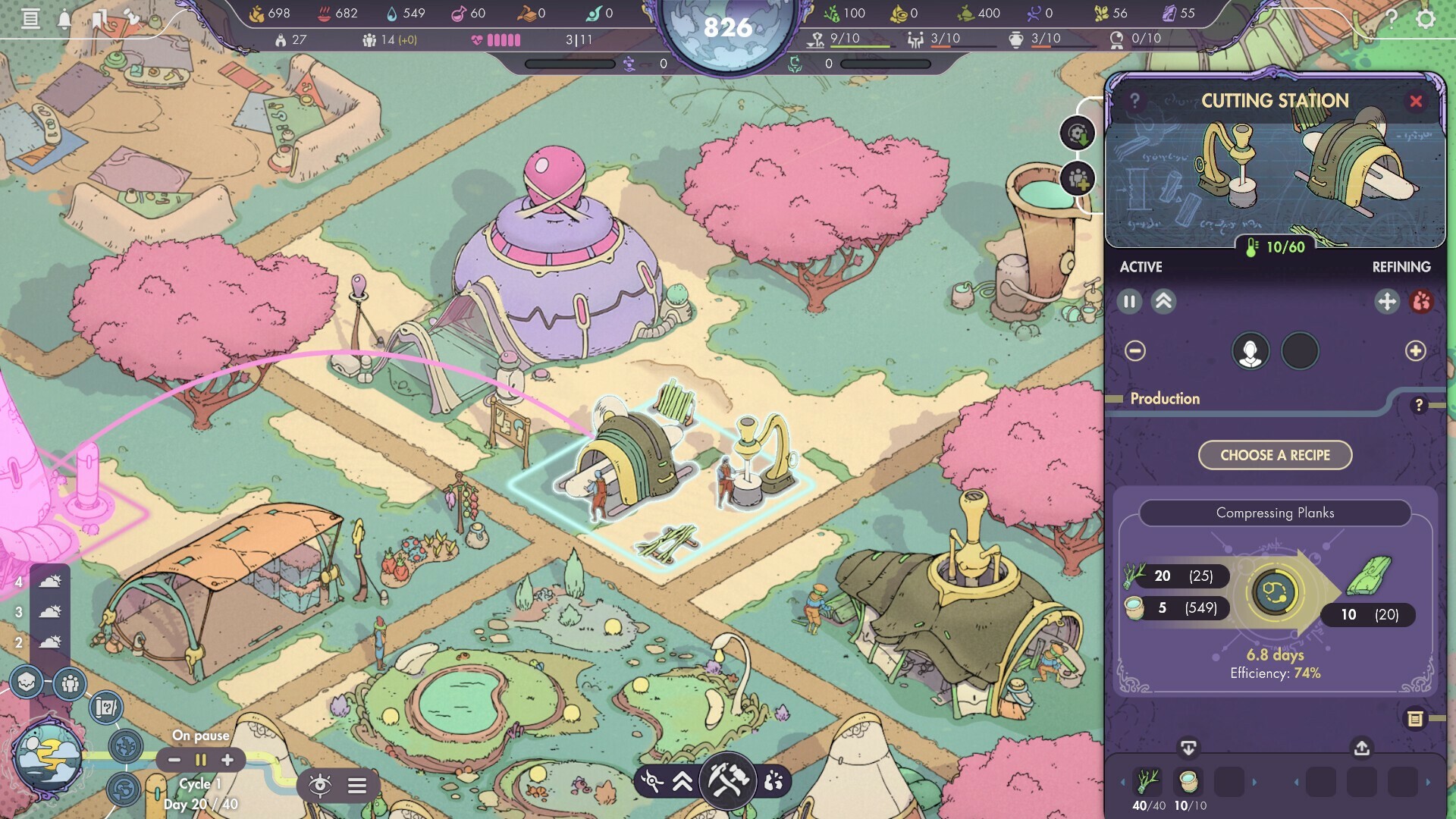Add a worker with the plus button
1456x819 pixels.
1415,351
